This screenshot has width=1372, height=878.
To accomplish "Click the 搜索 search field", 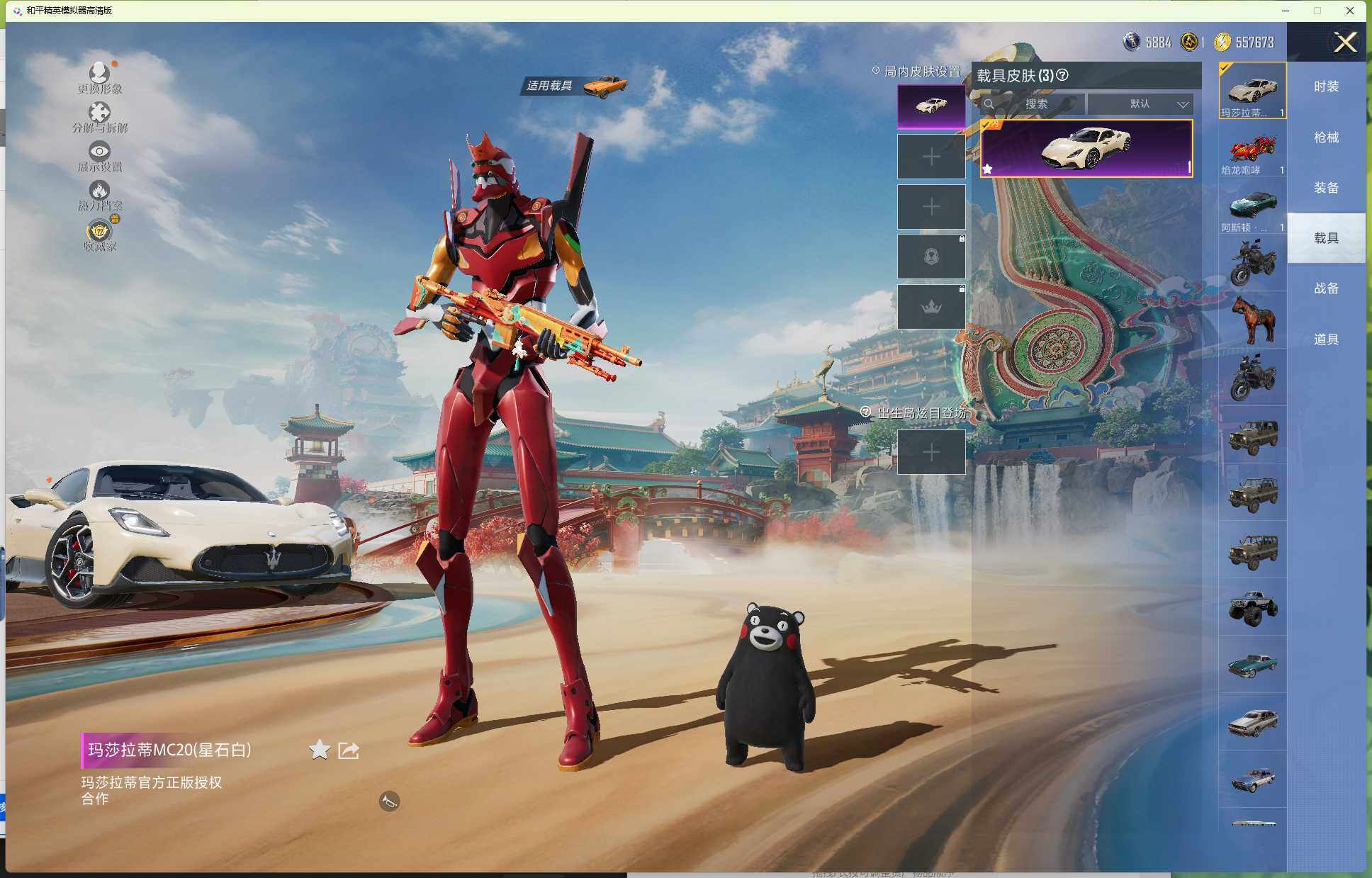I will coord(1035,104).
